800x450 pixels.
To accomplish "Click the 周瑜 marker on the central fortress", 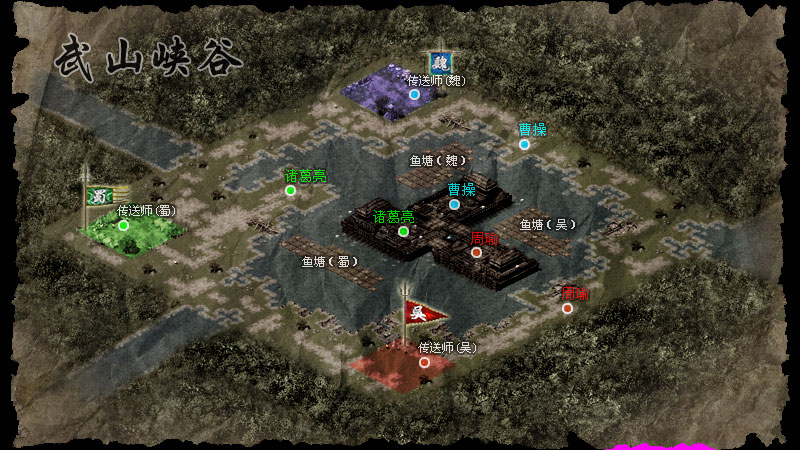I will (x=477, y=252).
